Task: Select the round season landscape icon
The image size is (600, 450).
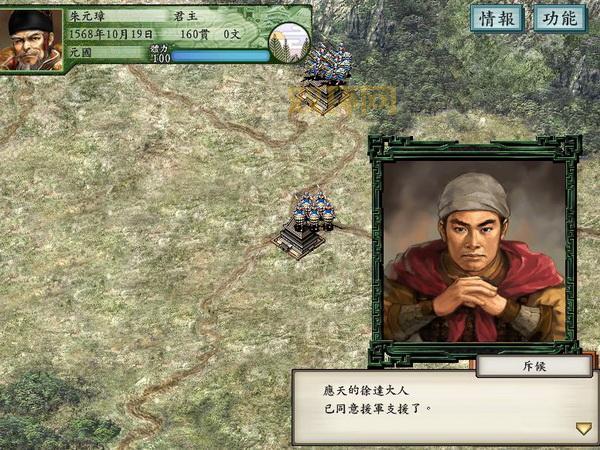Action: (x=289, y=42)
